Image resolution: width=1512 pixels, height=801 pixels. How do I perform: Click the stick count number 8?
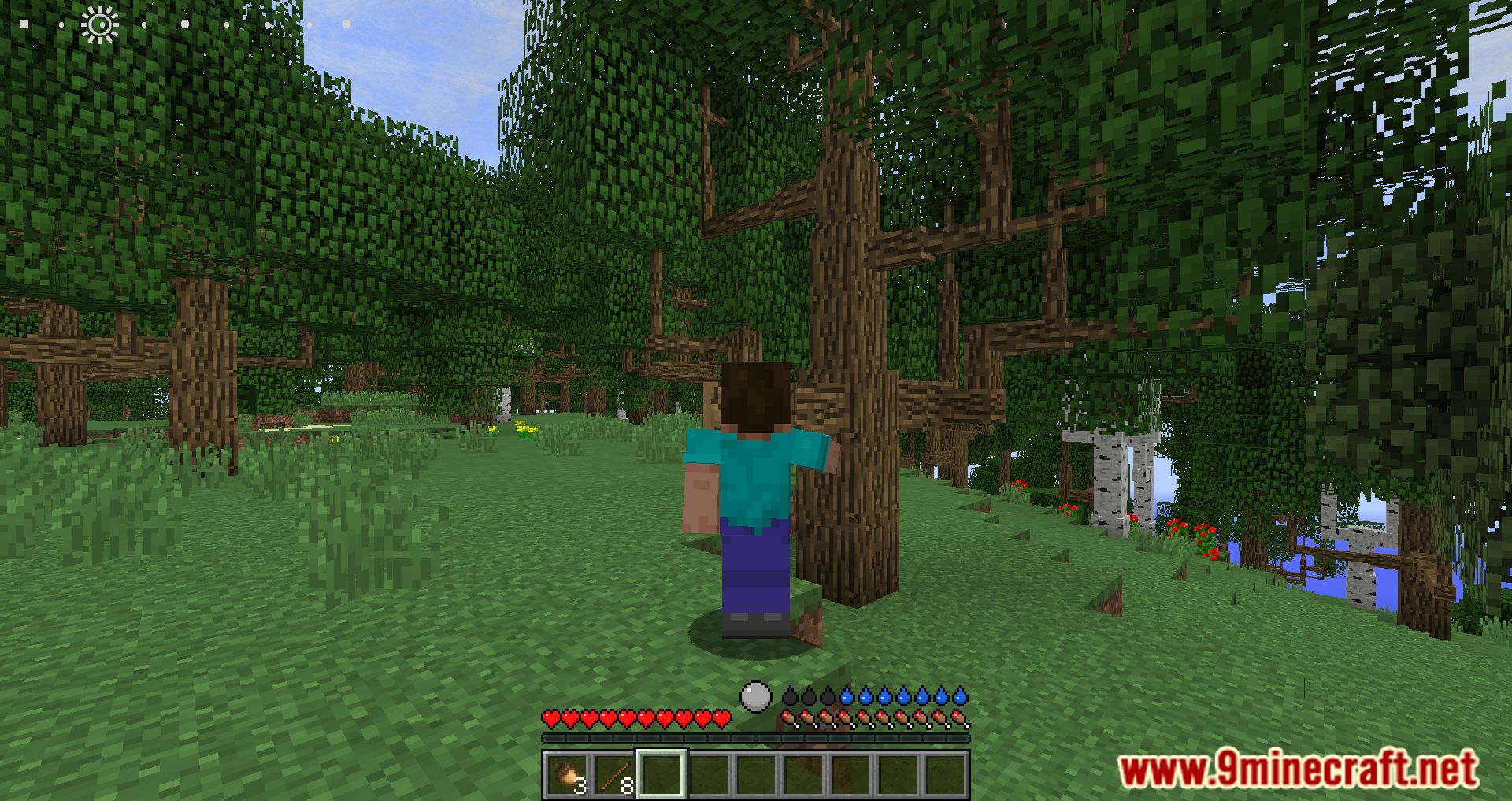627,785
